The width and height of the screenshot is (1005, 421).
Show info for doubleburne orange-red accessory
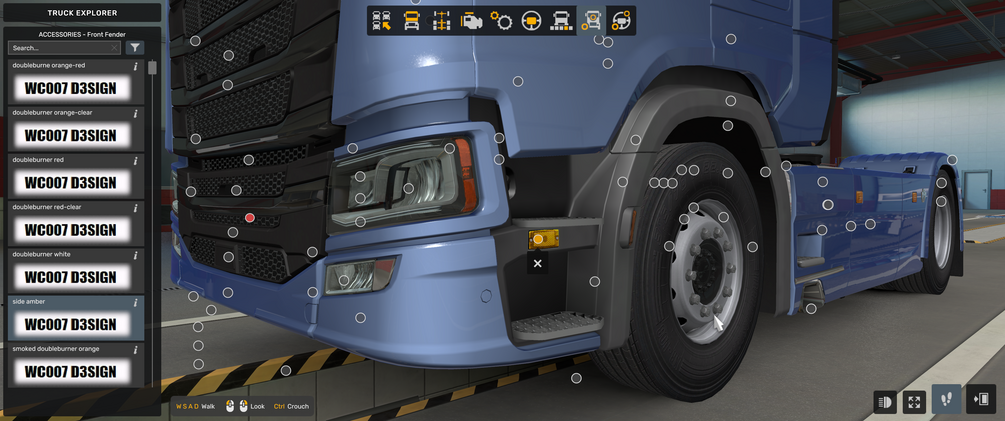pyautogui.click(x=136, y=66)
